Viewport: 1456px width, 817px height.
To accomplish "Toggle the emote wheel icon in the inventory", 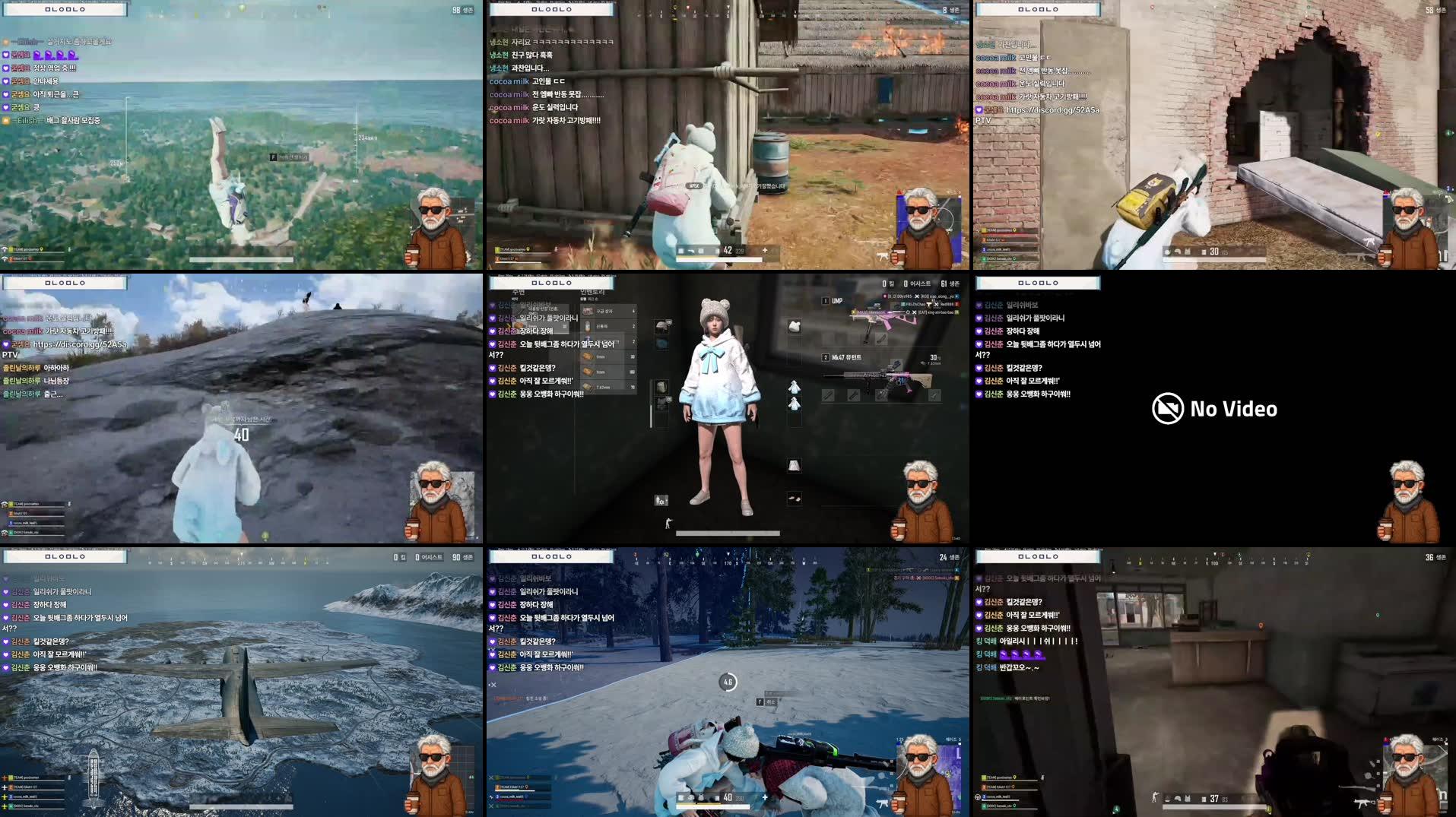I will pos(659,500).
